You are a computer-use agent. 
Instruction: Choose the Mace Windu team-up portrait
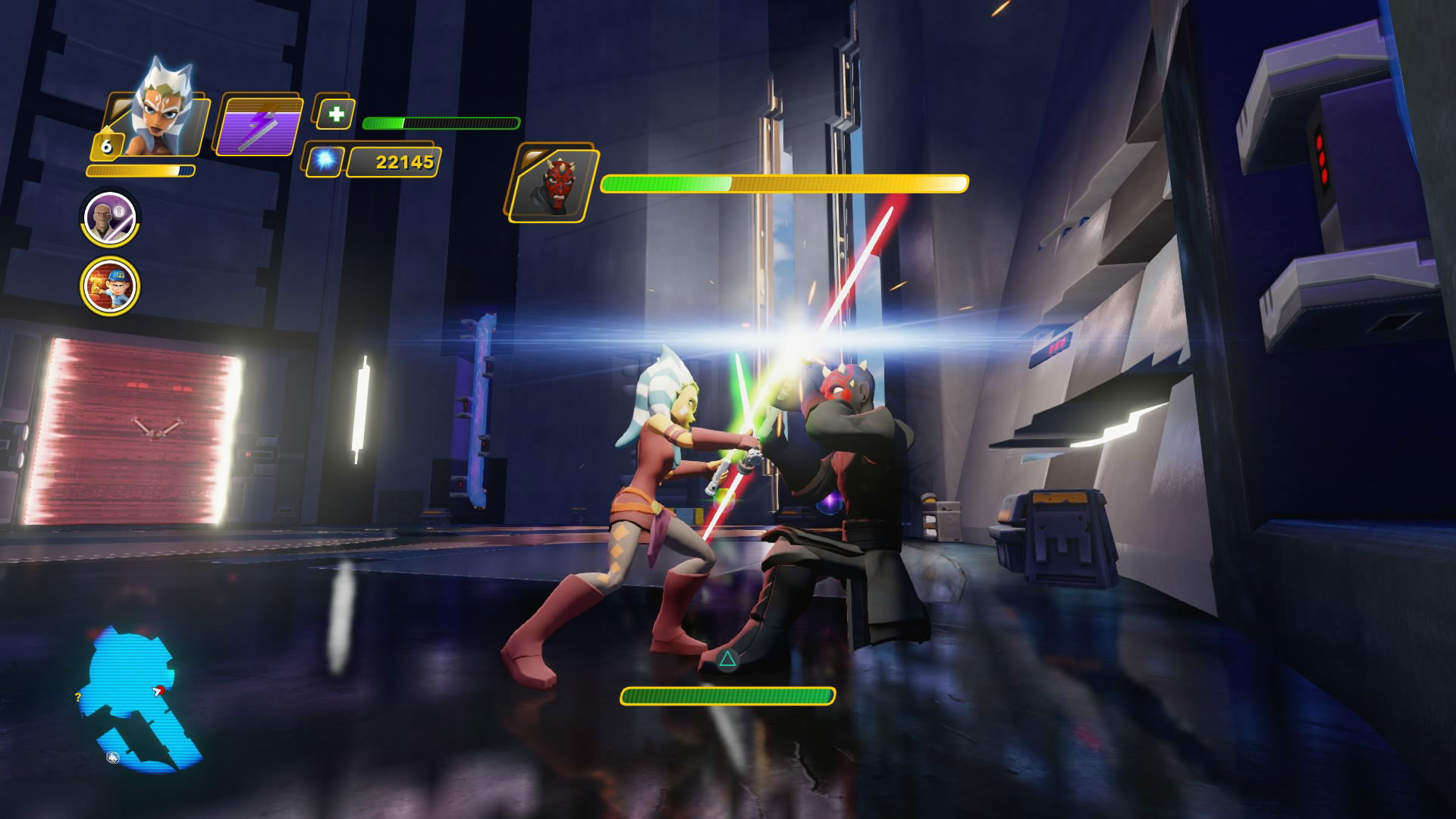pyautogui.click(x=110, y=218)
